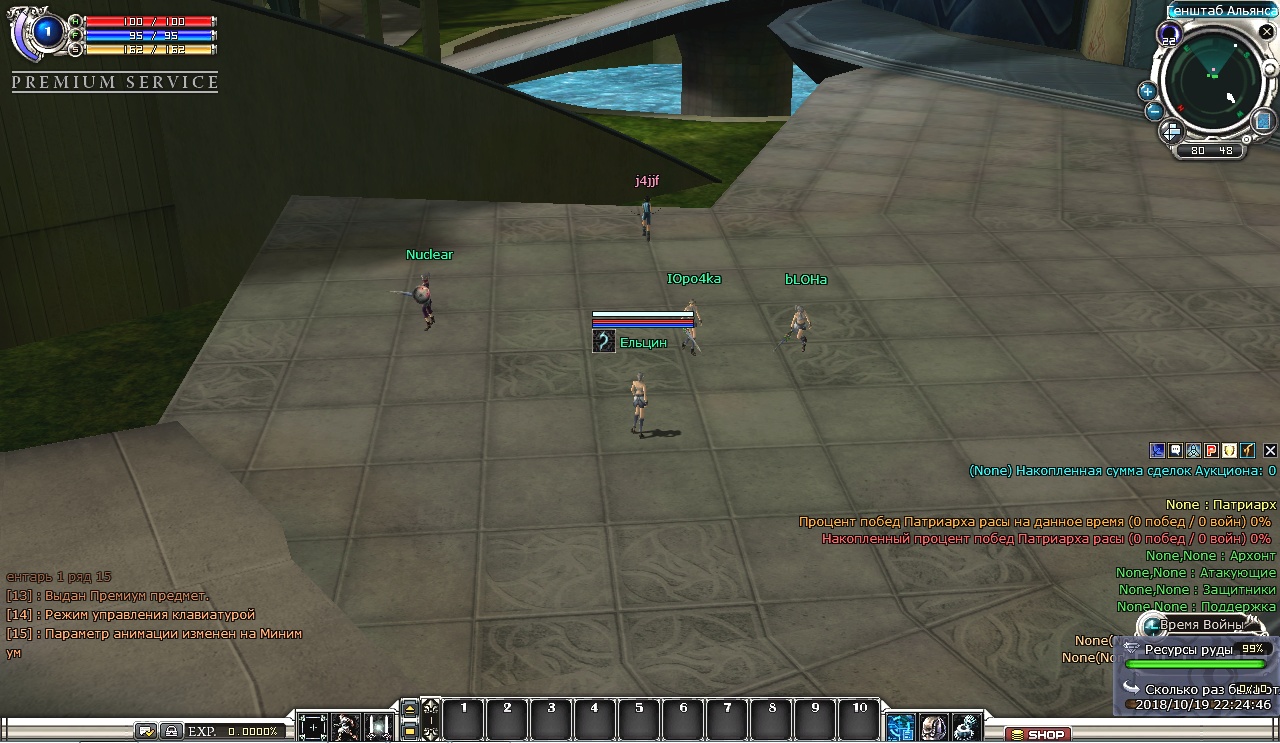Zoom in the minimap with plus button
The image size is (1280, 743).
(1147, 91)
